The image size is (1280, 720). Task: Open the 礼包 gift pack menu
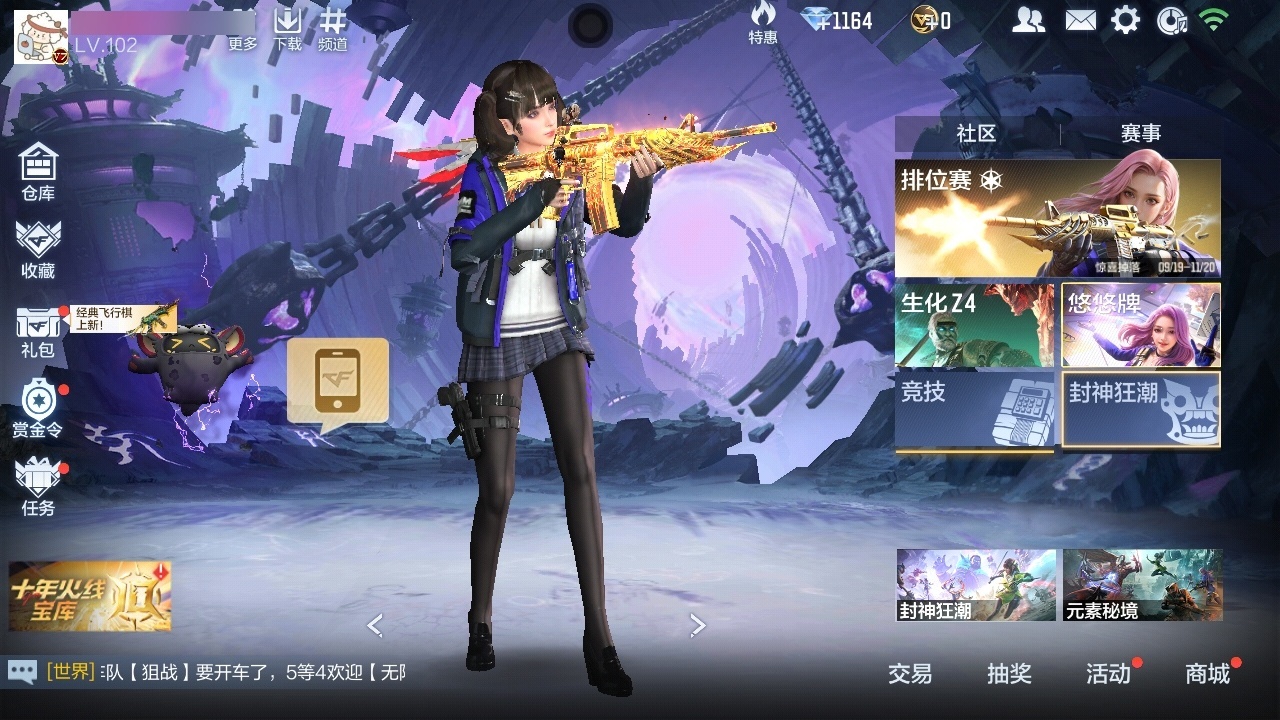38,332
